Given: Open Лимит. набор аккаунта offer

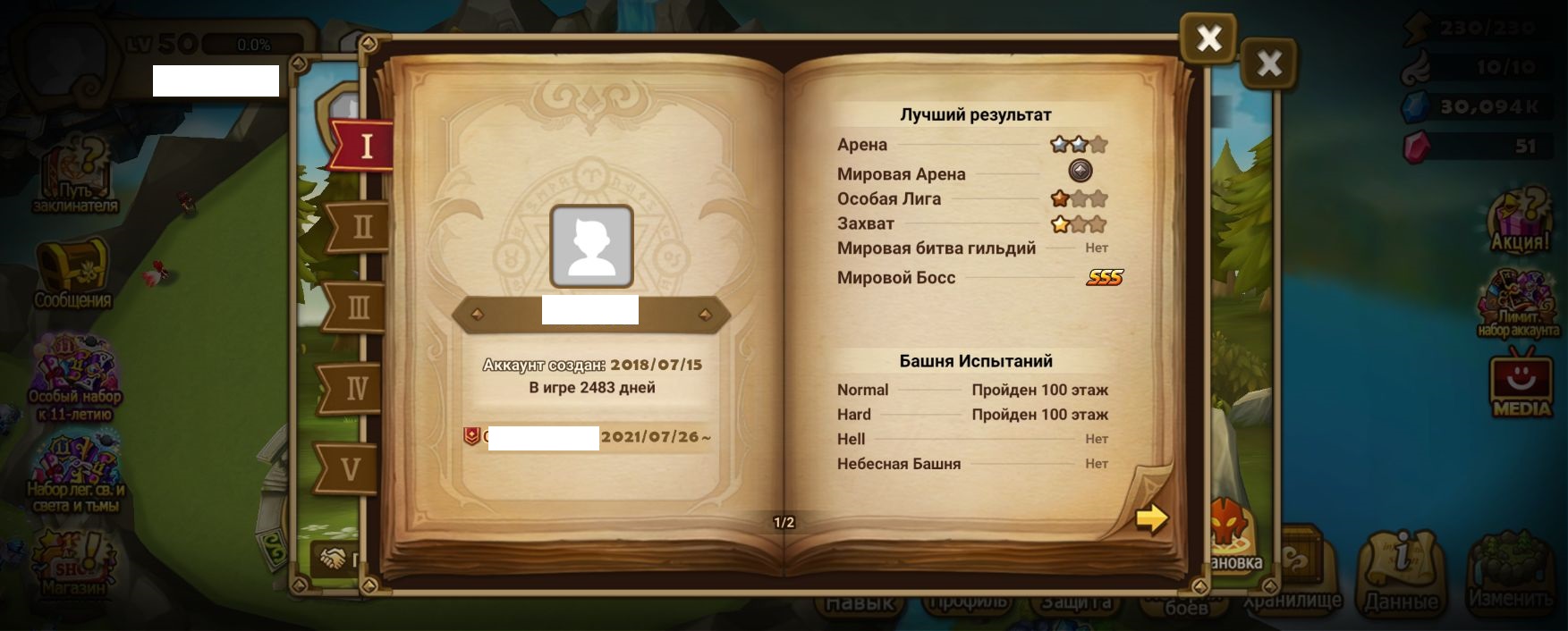Looking at the screenshot, I should point(1518,304).
